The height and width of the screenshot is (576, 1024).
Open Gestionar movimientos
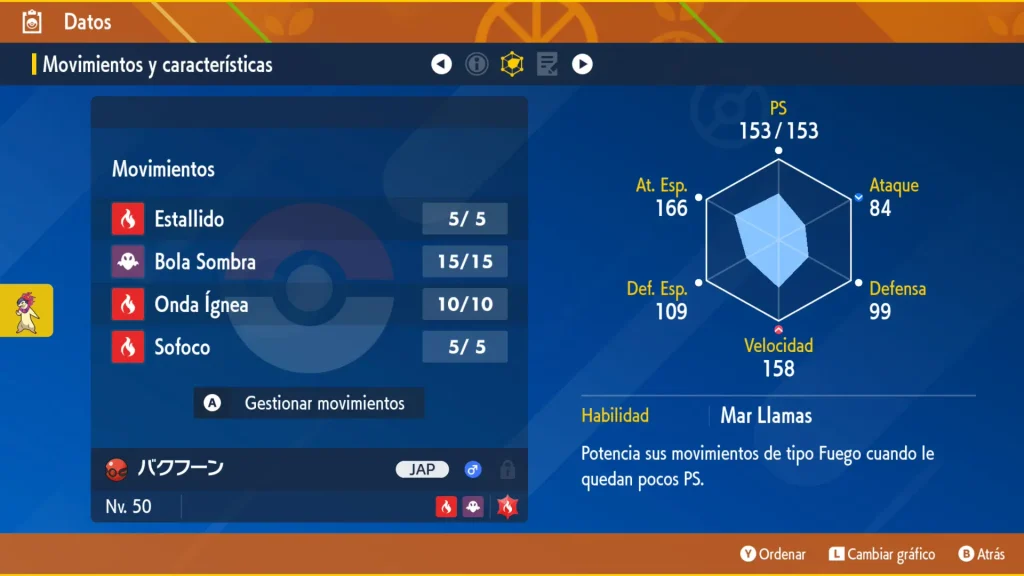(x=309, y=403)
